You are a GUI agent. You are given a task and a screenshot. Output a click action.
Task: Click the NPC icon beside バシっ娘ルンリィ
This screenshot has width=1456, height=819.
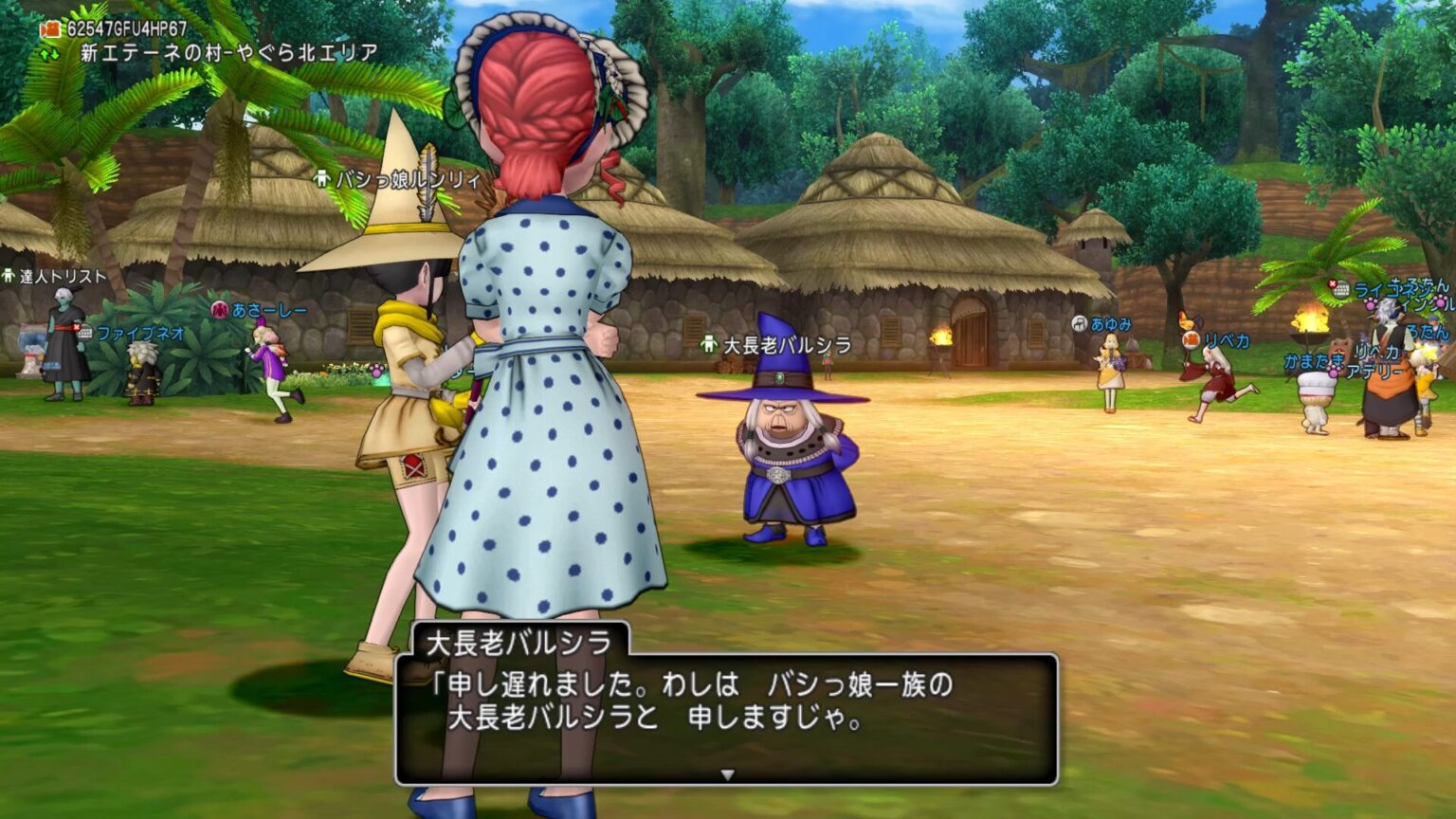[x=322, y=179]
